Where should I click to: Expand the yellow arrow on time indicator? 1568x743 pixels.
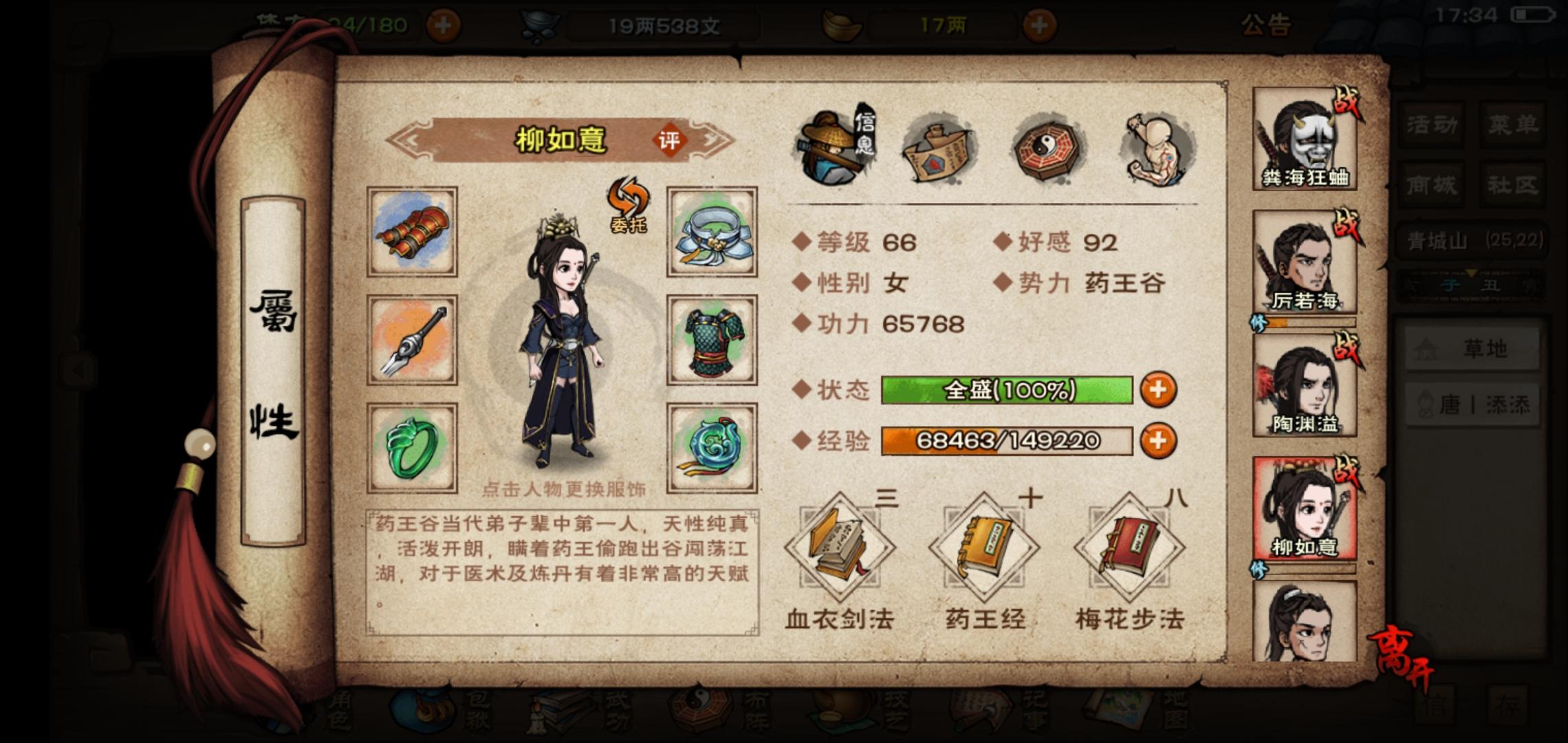click(x=1471, y=275)
